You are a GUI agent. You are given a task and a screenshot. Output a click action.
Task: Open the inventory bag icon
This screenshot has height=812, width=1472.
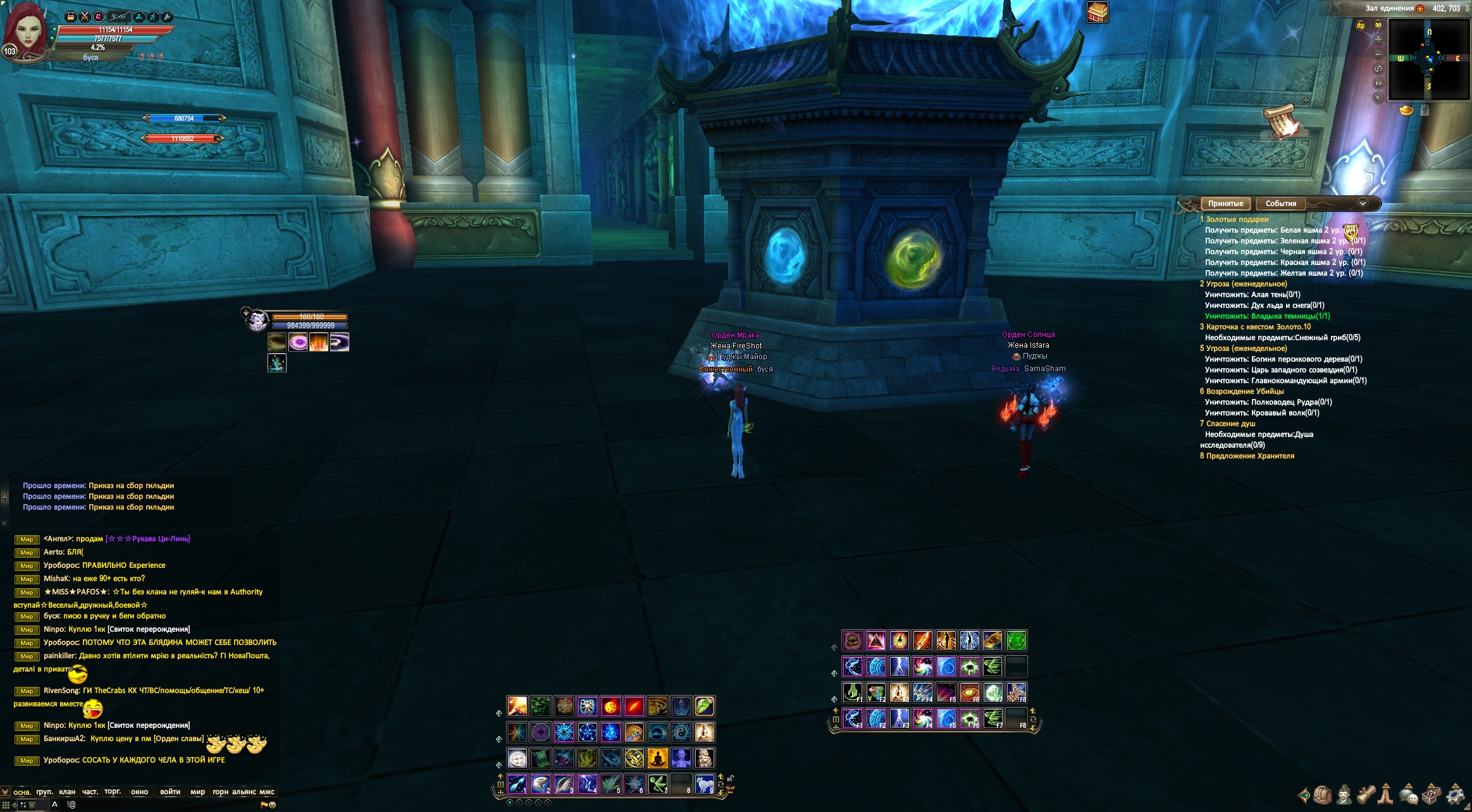coord(1323,794)
